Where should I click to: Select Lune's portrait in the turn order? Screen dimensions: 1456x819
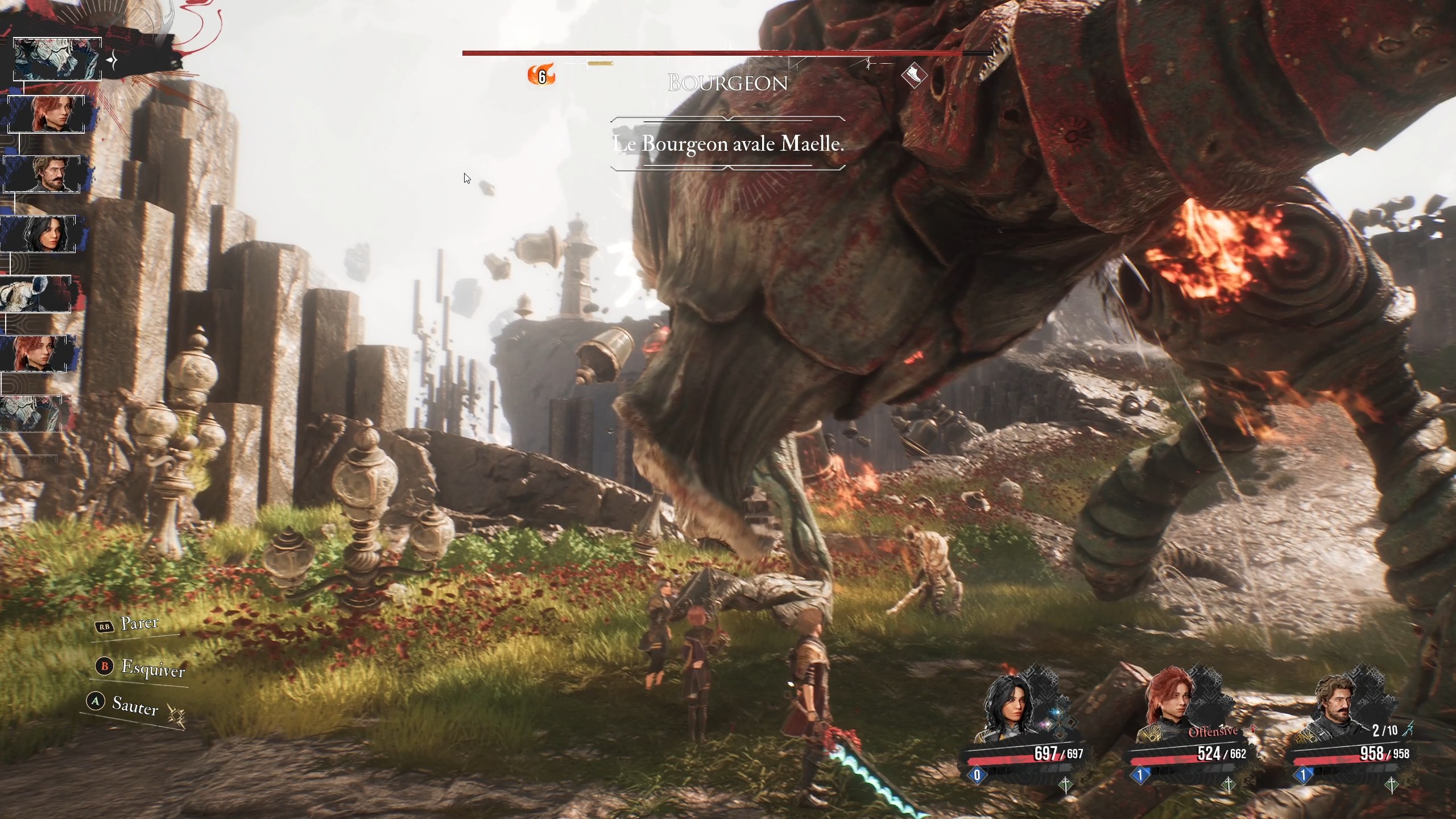(39, 234)
